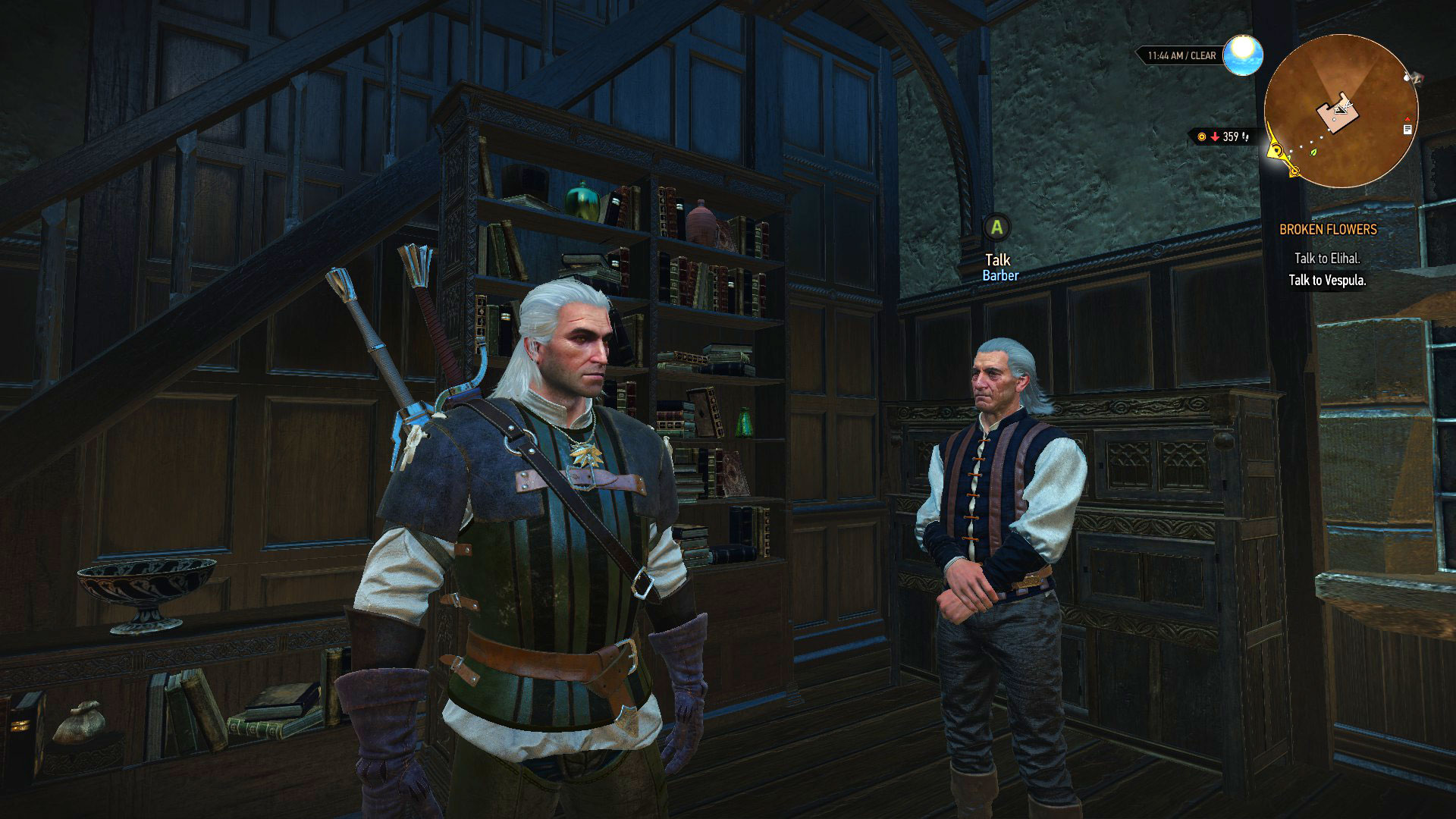Screen dimensions: 1456x819
Task: Click the player arrow on the minimap
Action: coord(1340,110)
